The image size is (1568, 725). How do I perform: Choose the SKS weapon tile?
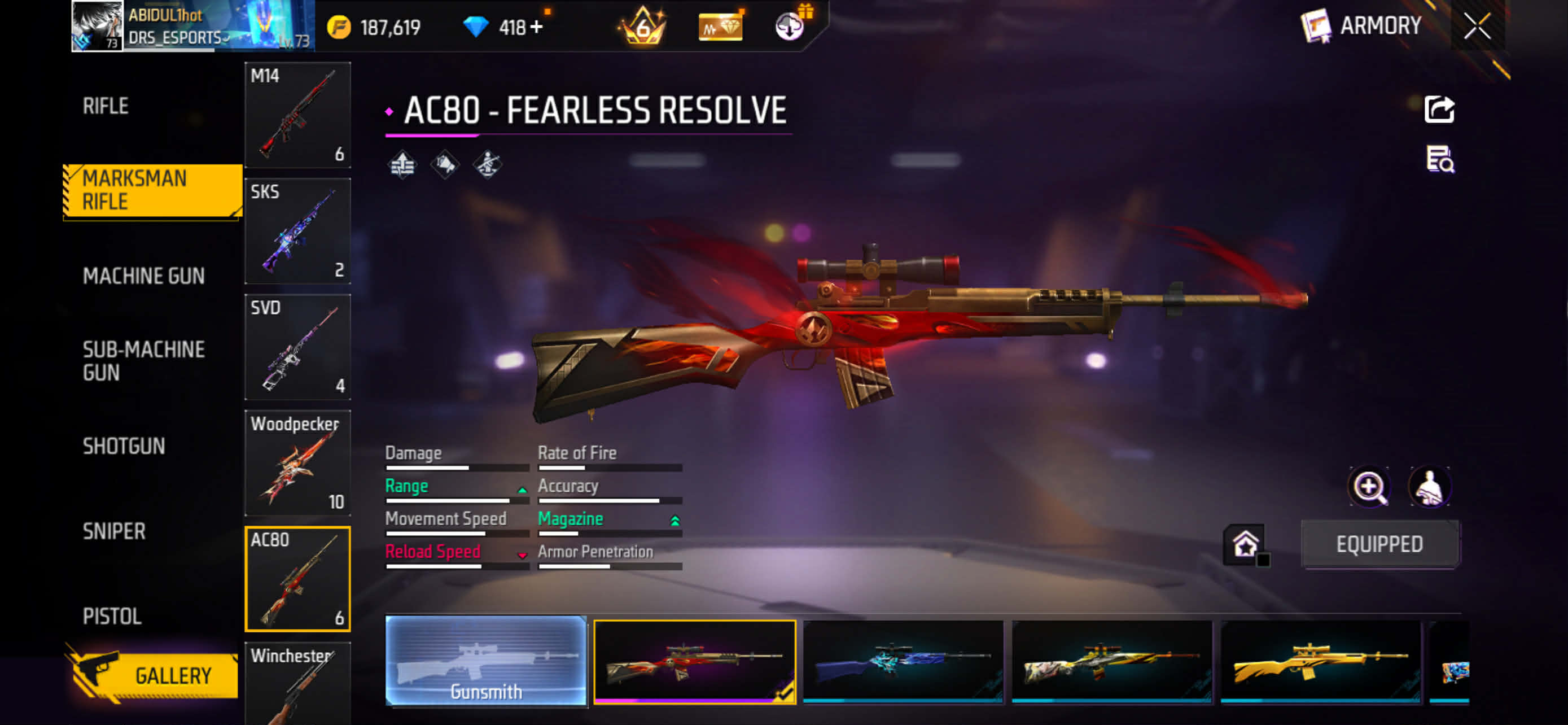(x=297, y=231)
